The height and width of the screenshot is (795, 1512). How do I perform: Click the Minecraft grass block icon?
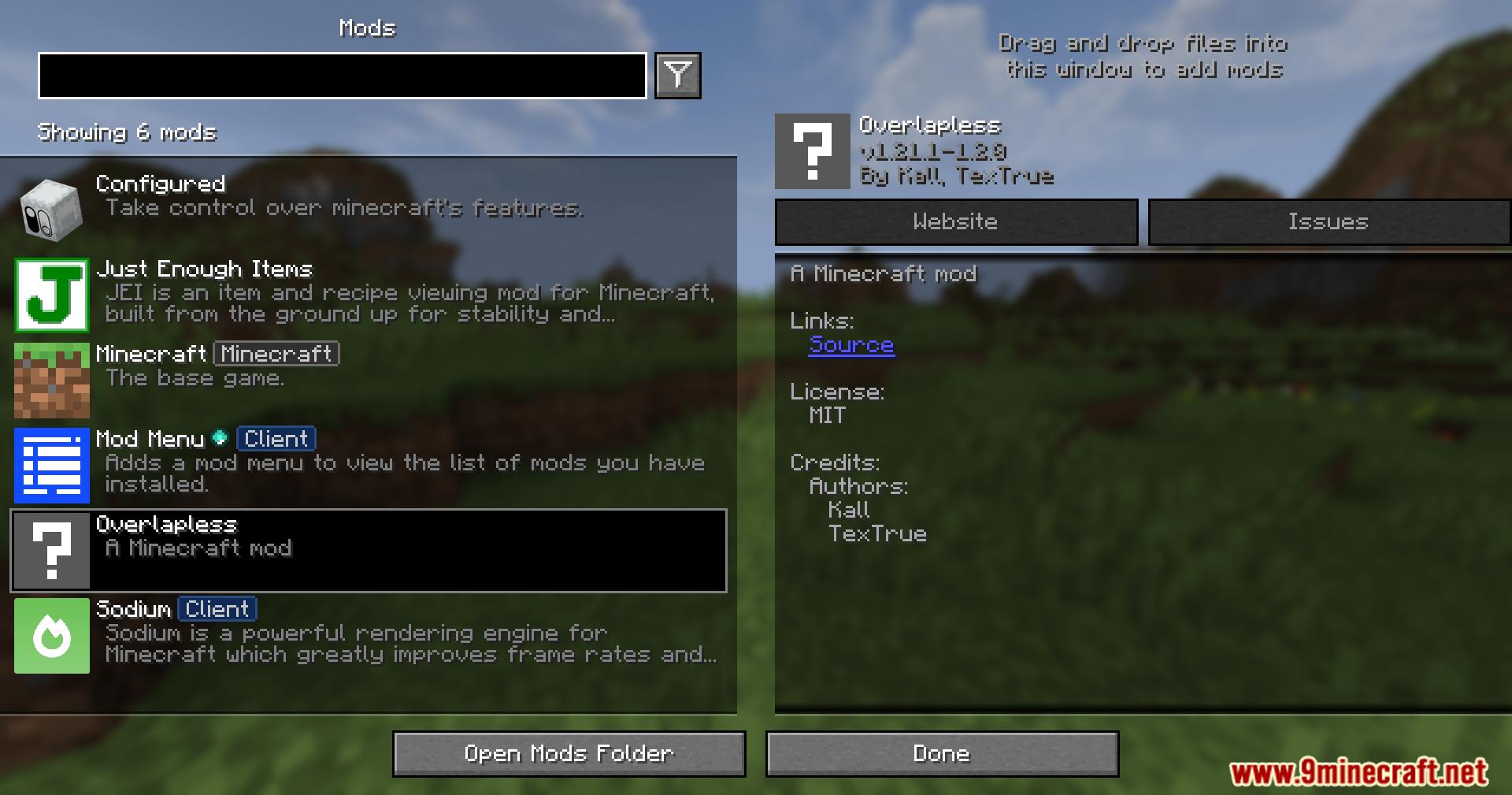click(x=50, y=381)
